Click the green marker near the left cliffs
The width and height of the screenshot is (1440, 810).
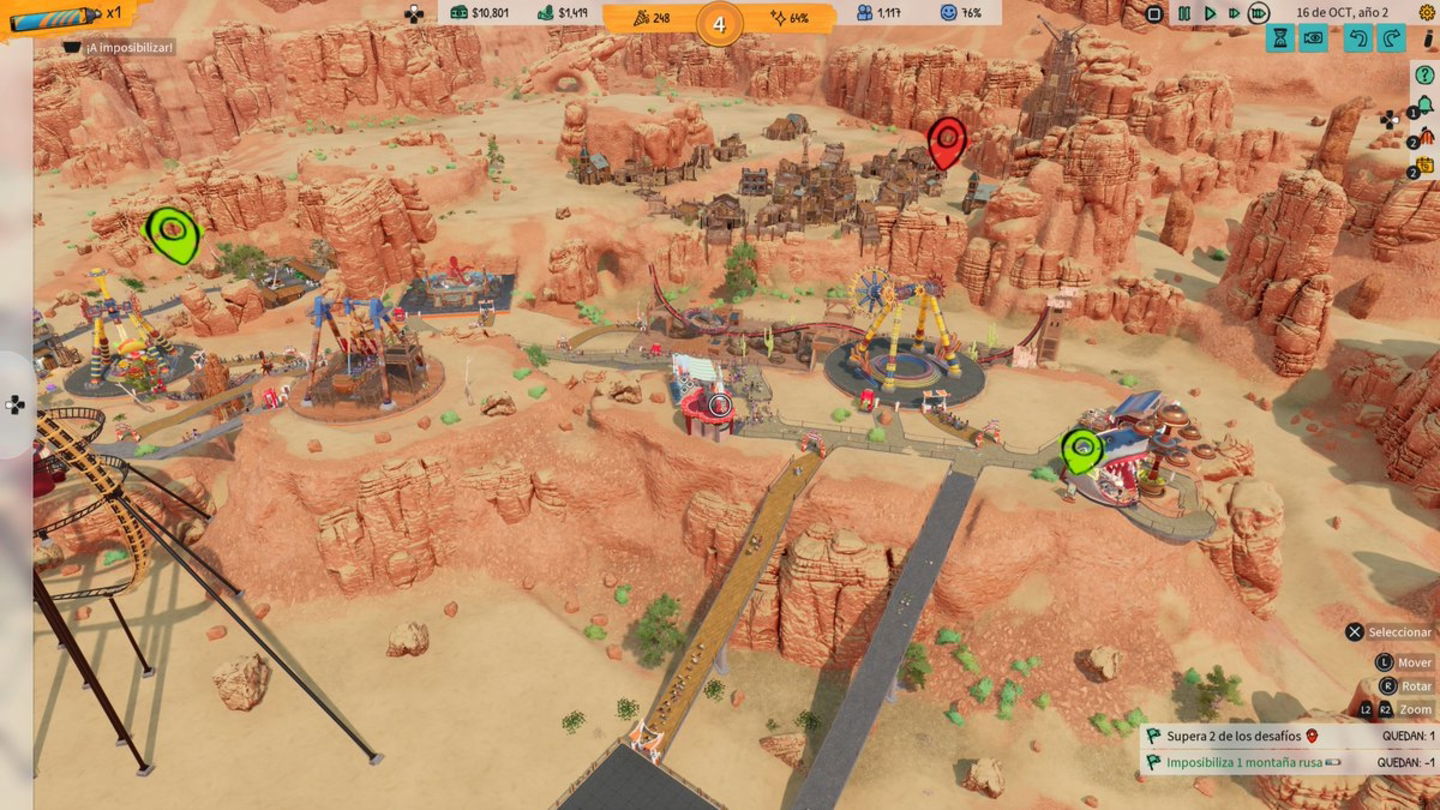(173, 234)
